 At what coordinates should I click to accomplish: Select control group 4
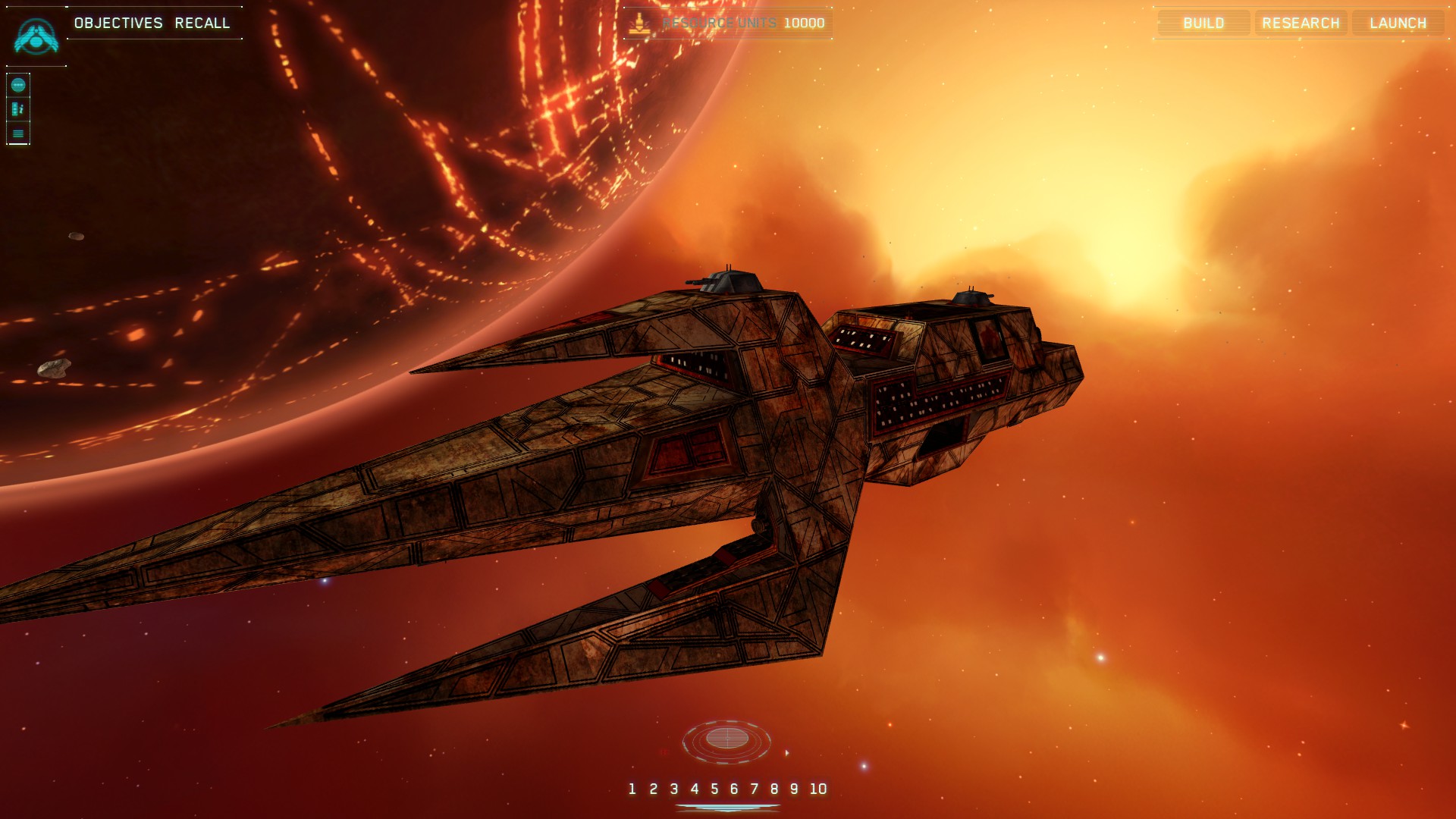[x=694, y=789]
